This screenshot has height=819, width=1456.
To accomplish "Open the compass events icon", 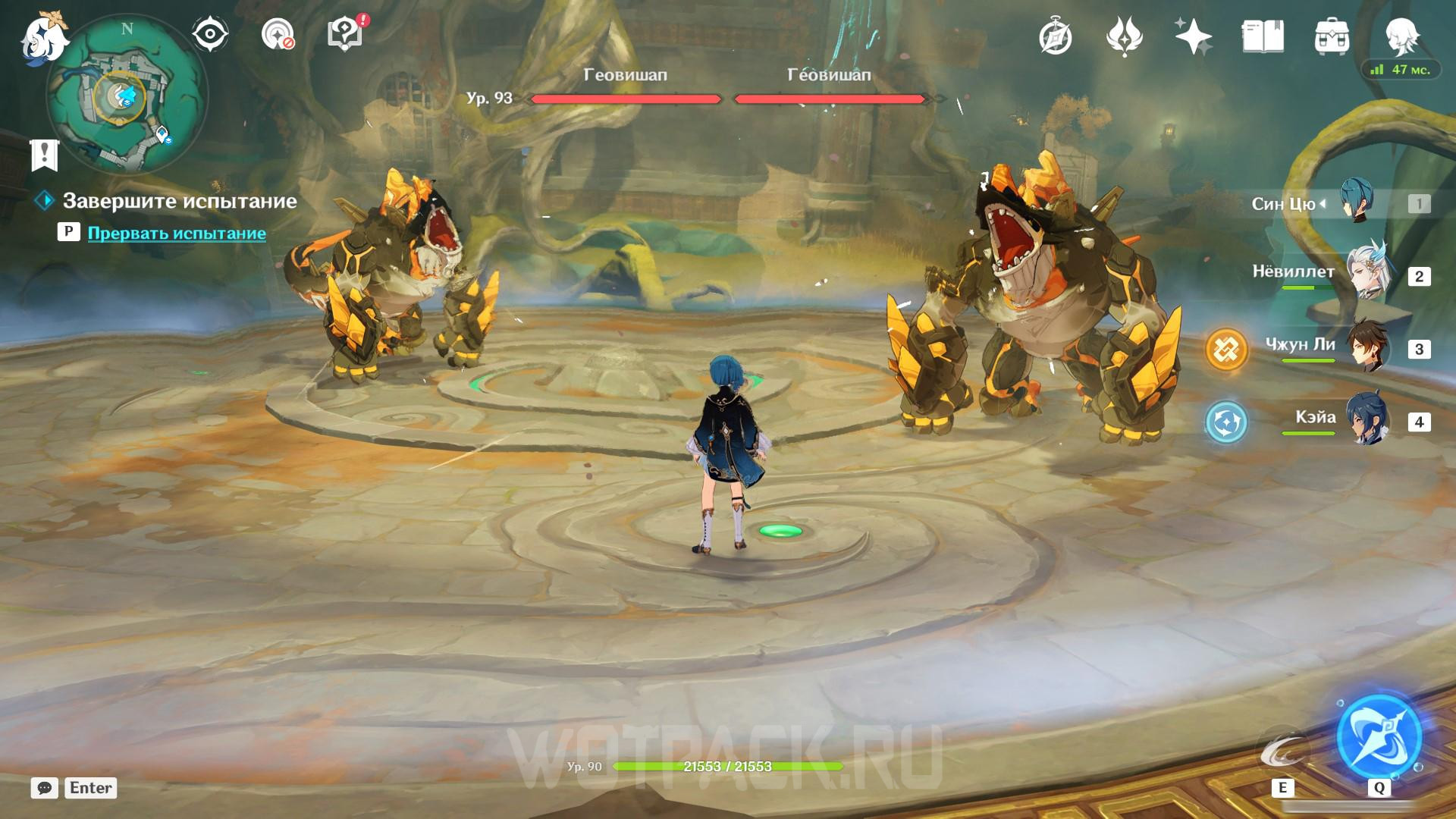I will click(x=1055, y=36).
